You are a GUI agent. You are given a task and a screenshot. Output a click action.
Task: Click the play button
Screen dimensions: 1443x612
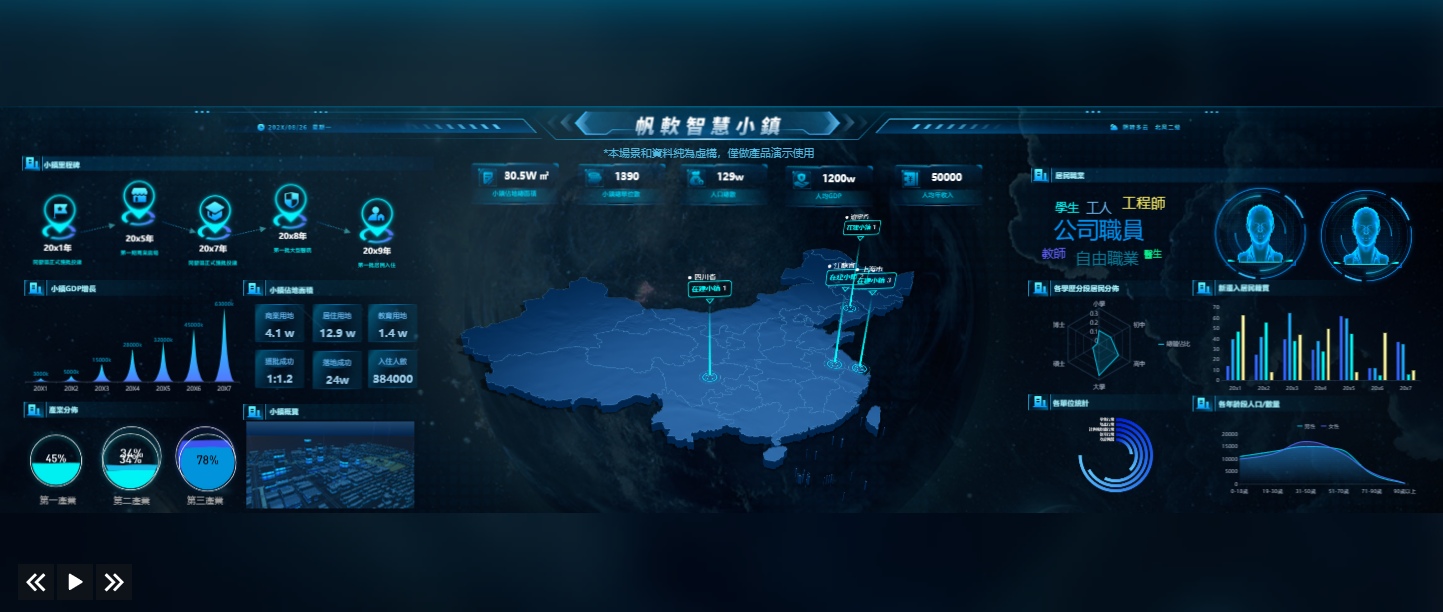tap(75, 582)
